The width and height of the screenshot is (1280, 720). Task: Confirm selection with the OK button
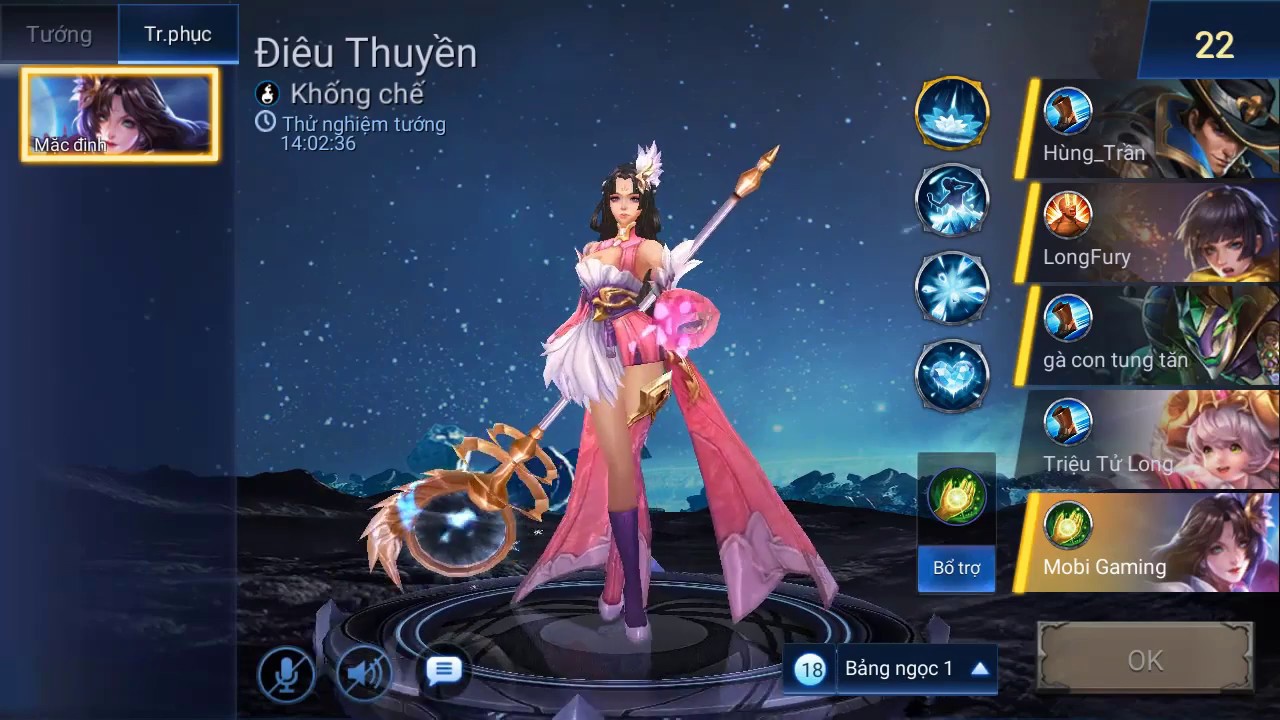click(1145, 660)
